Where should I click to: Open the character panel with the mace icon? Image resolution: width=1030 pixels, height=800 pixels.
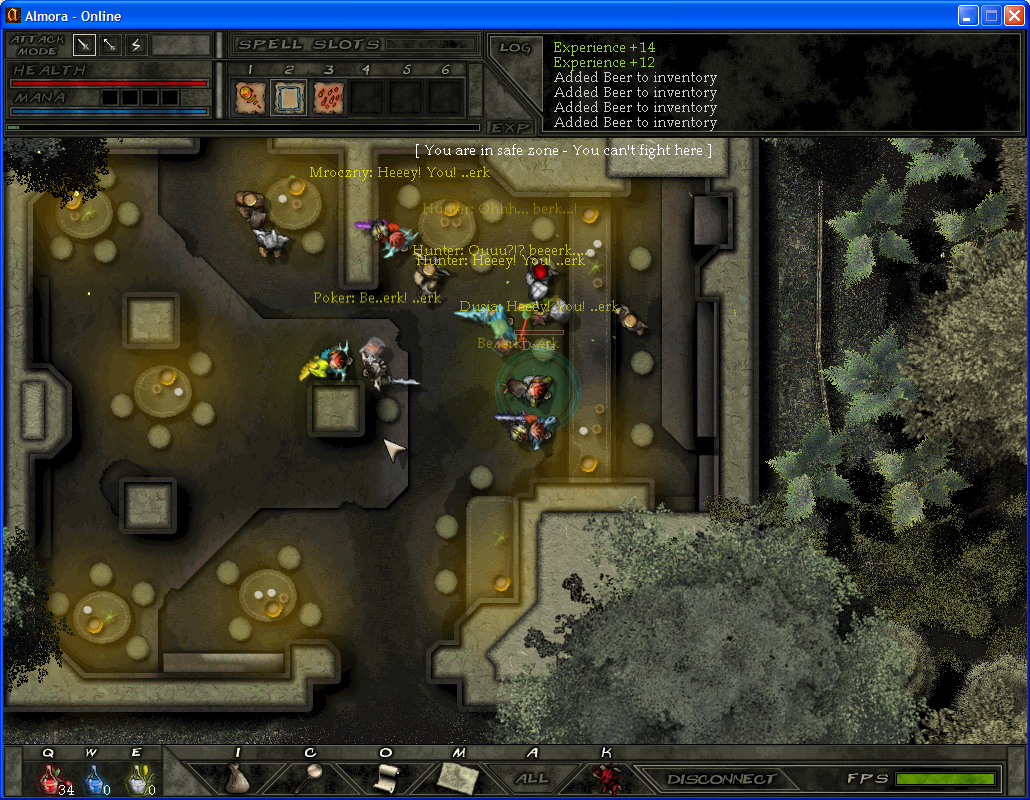click(x=311, y=777)
